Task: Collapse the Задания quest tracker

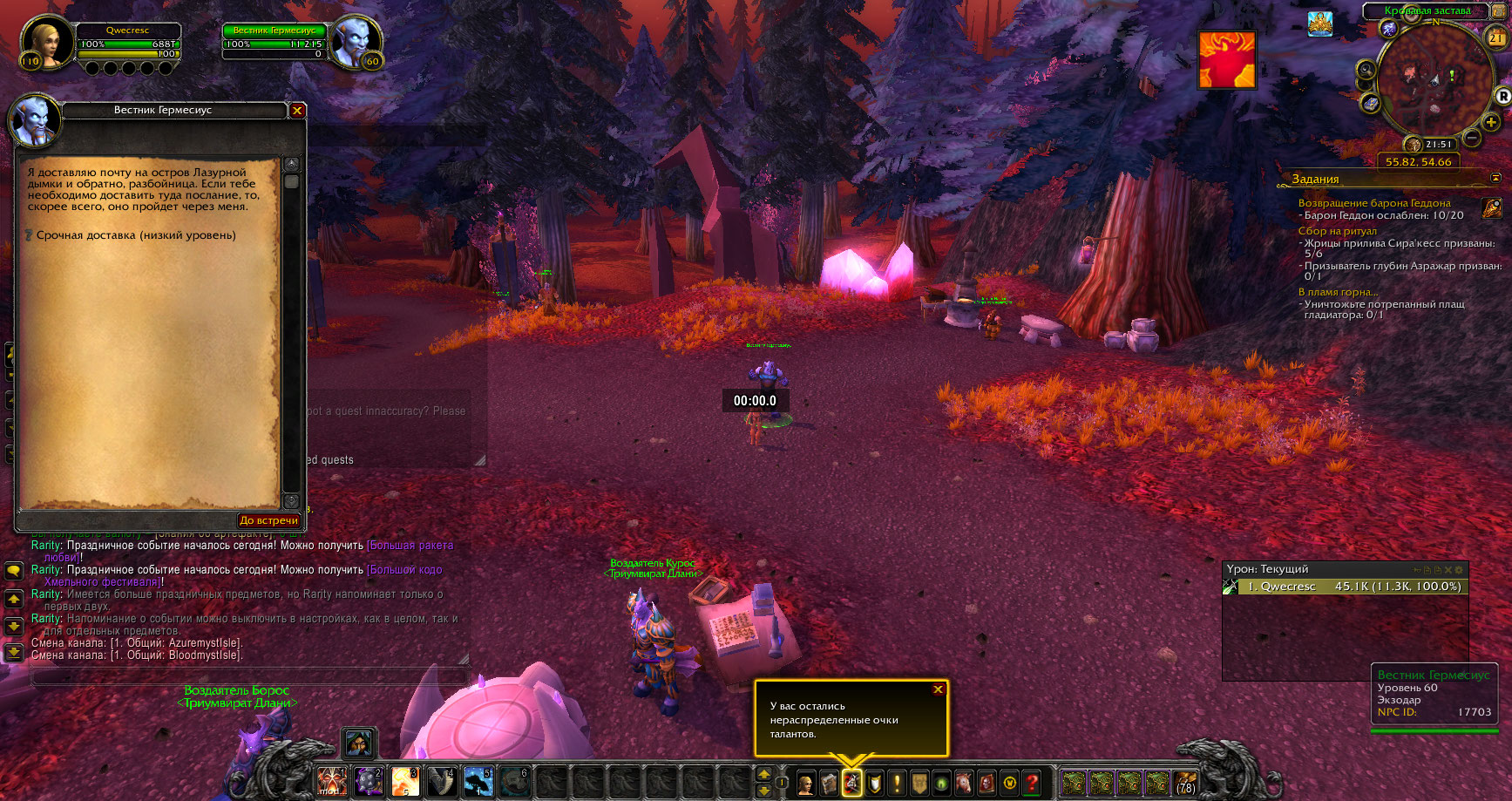Action: pos(1496,178)
